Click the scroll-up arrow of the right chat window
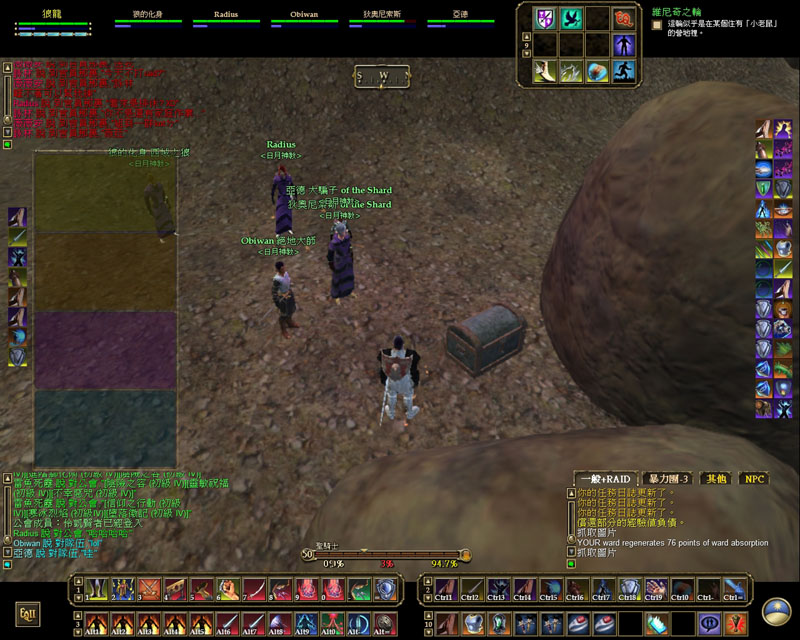This screenshot has width=800, height=640. [571, 492]
